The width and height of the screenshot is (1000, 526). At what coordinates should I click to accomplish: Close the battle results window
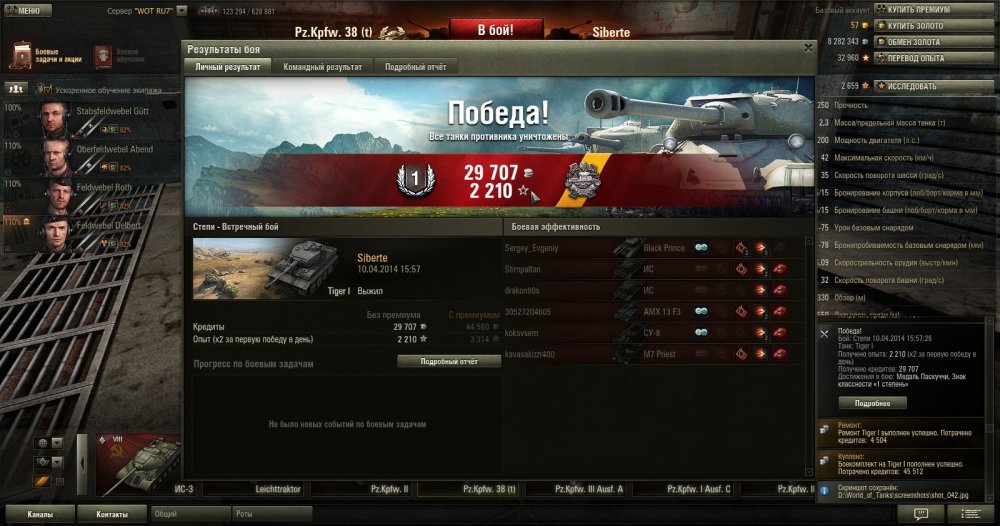pyautogui.click(x=808, y=47)
